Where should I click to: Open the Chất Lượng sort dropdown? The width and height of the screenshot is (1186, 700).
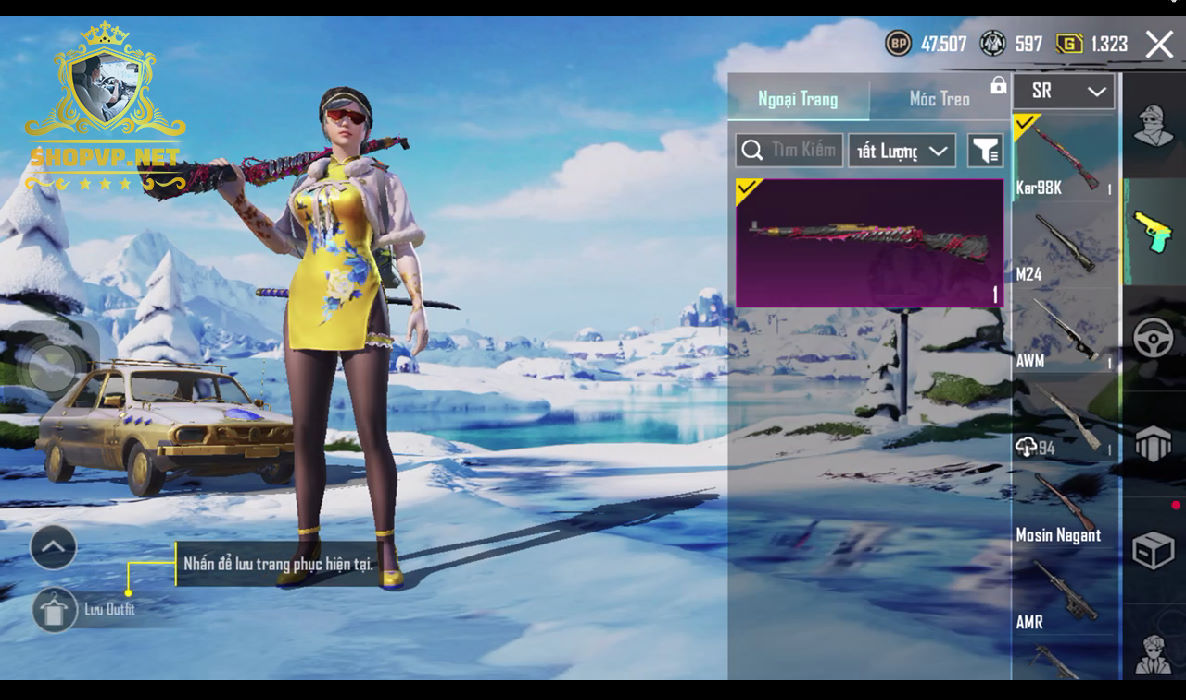902,150
